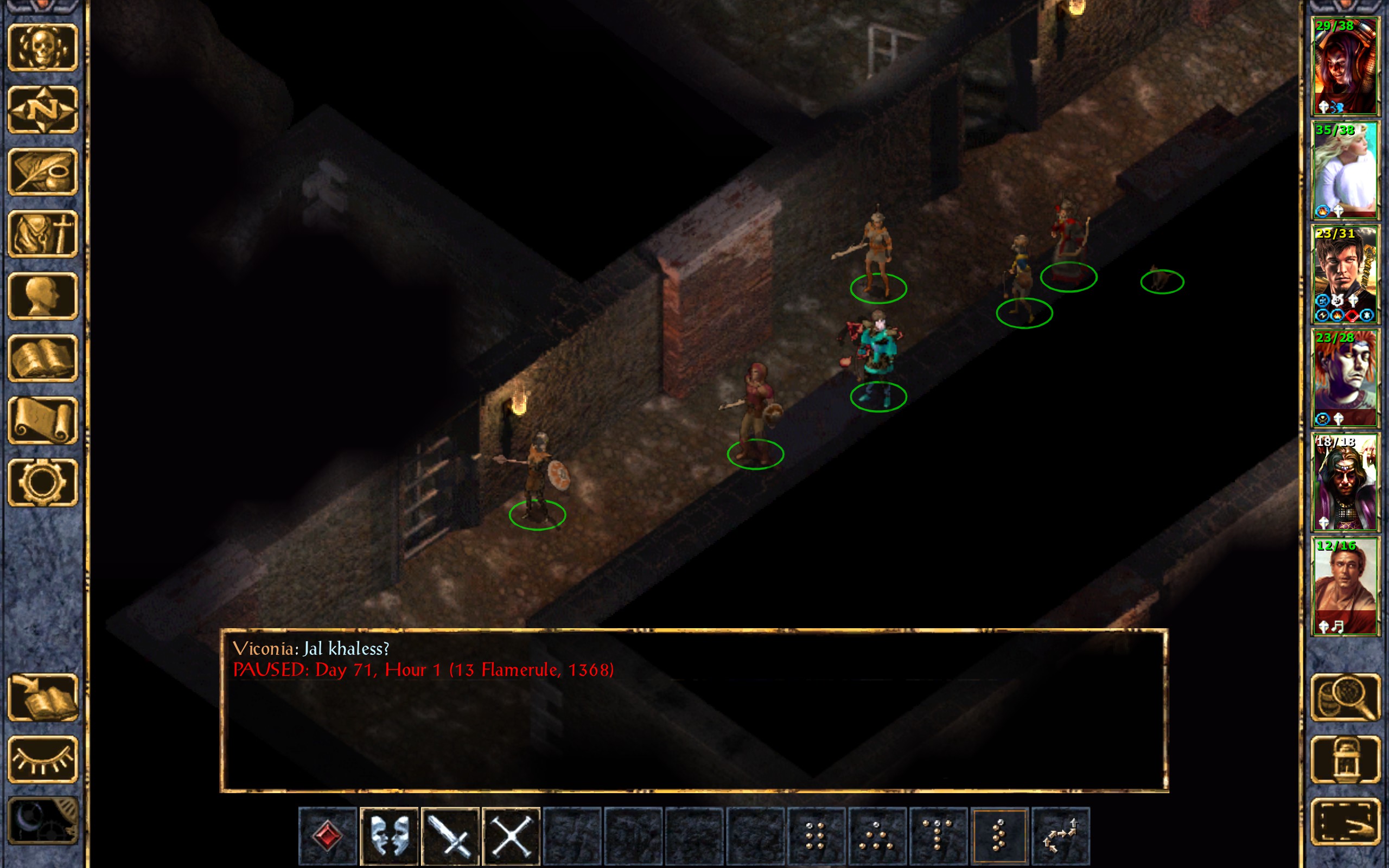Screen dimensions: 1389x868
Task: Click the magnifying glass button
Action: pos(1346,697)
